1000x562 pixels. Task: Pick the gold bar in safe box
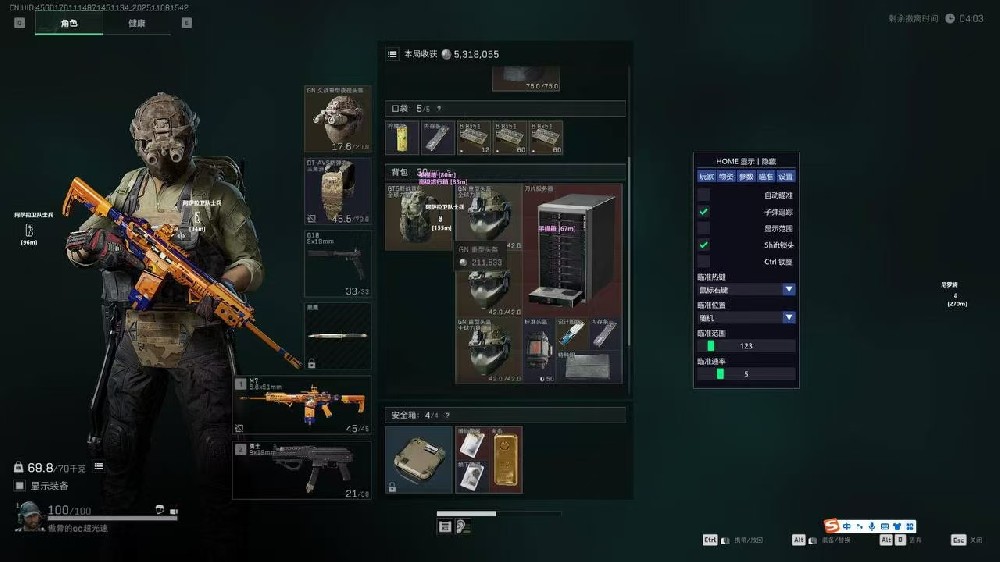[x=508, y=459]
